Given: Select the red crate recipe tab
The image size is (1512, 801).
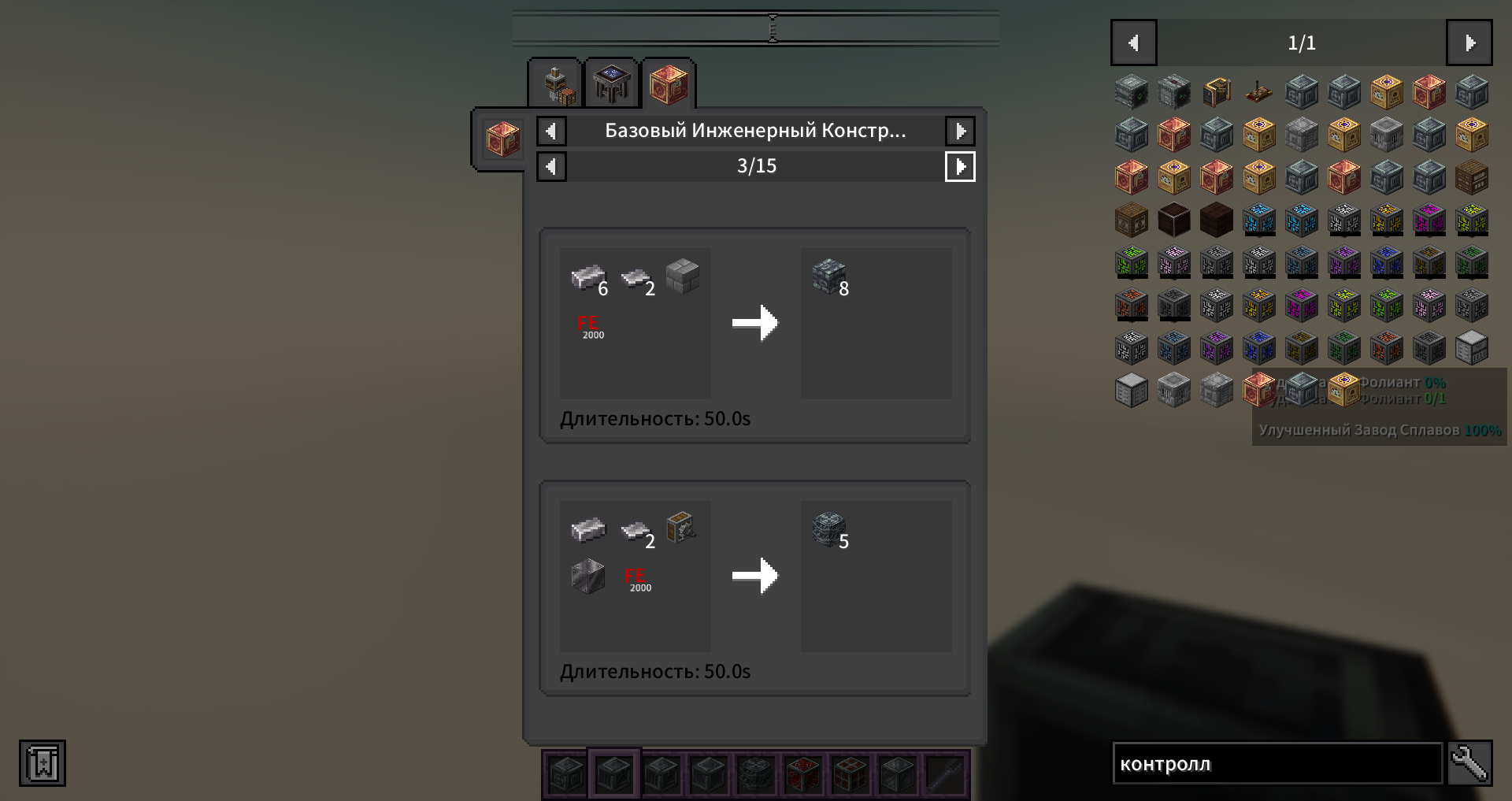Looking at the screenshot, I should pos(669,84).
